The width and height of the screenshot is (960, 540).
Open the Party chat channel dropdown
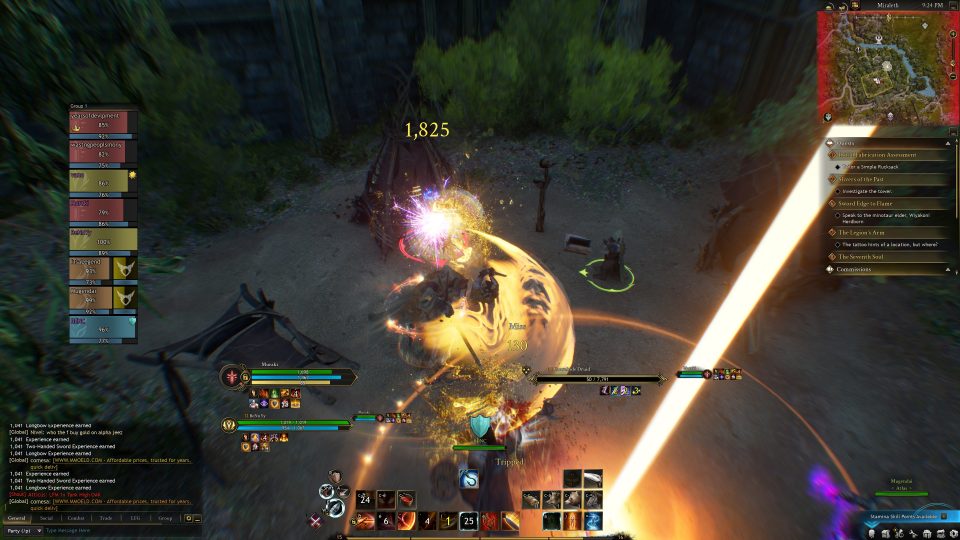pos(22,530)
